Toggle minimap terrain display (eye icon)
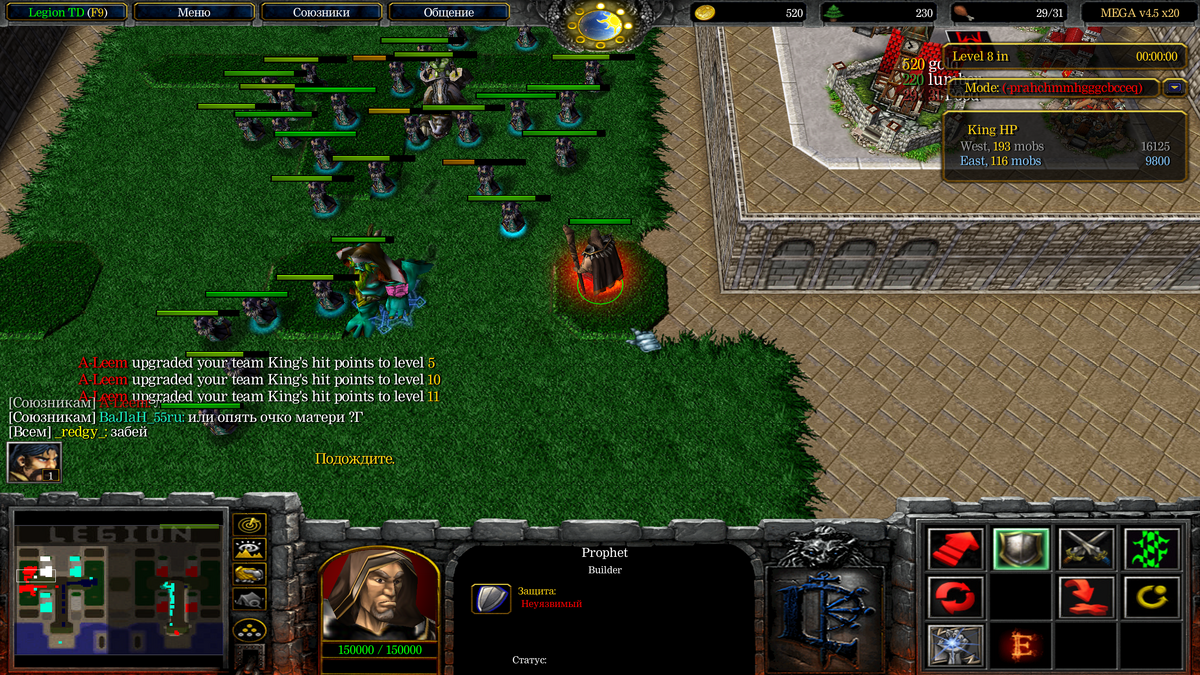 248,548
